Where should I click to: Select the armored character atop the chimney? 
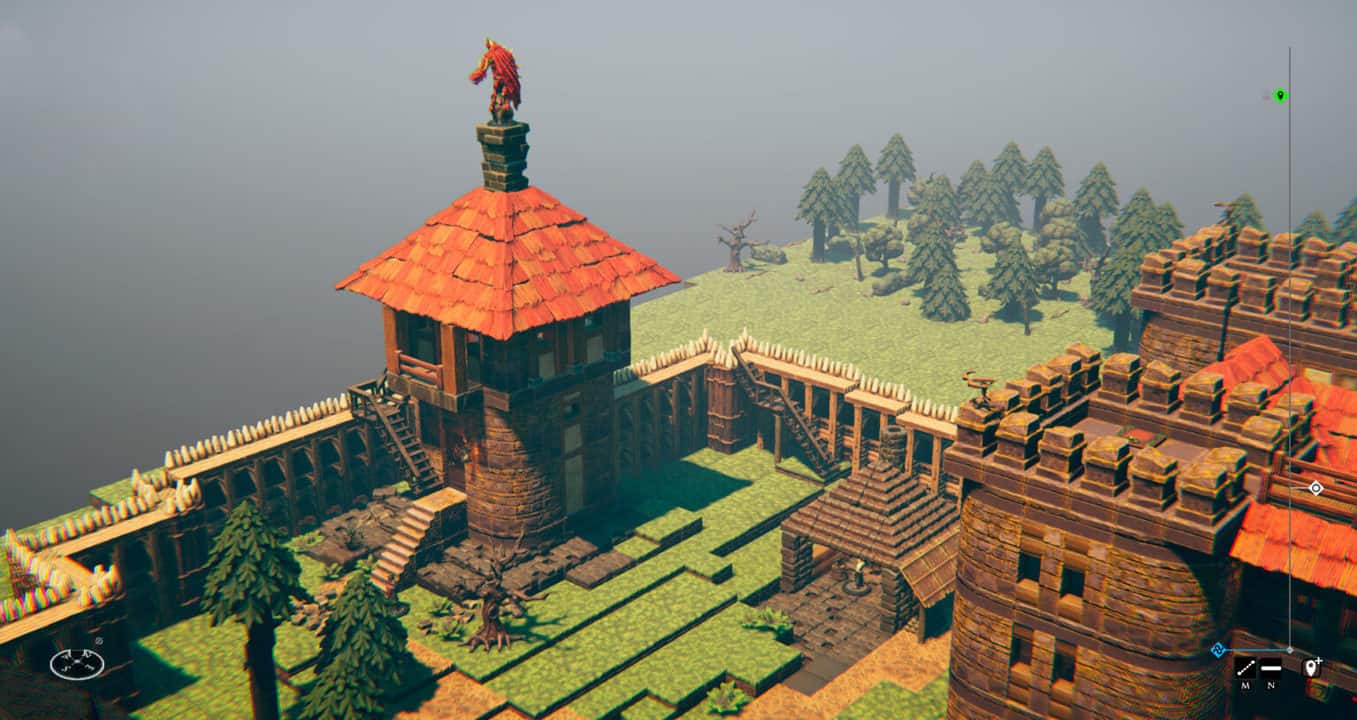pyautogui.click(x=497, y=78)
